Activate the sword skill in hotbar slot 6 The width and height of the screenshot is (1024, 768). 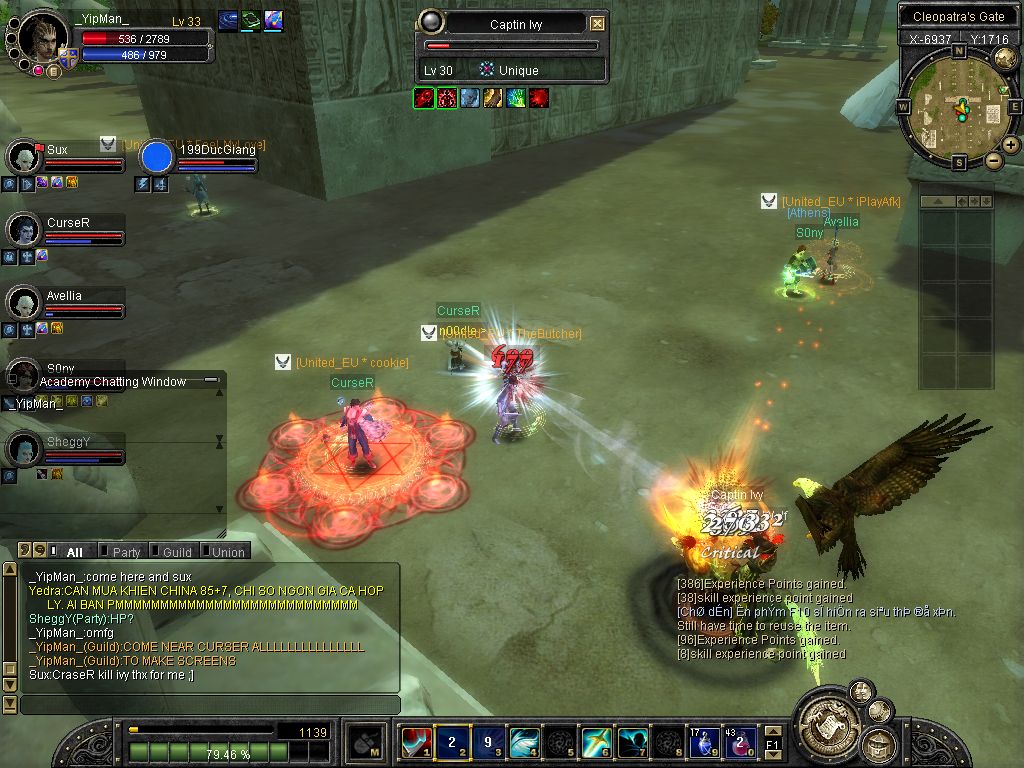point(596,743)
